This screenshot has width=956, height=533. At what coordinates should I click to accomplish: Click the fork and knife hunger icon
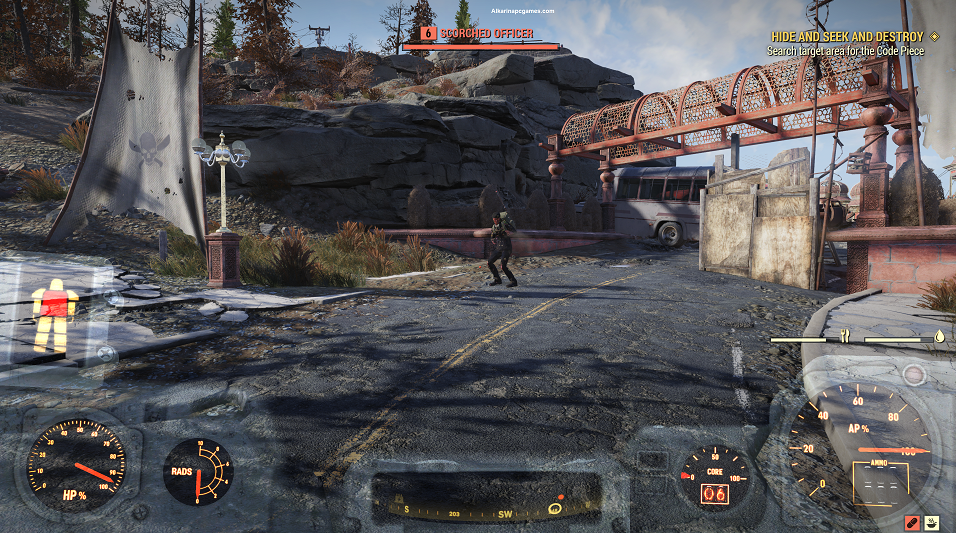845,337
